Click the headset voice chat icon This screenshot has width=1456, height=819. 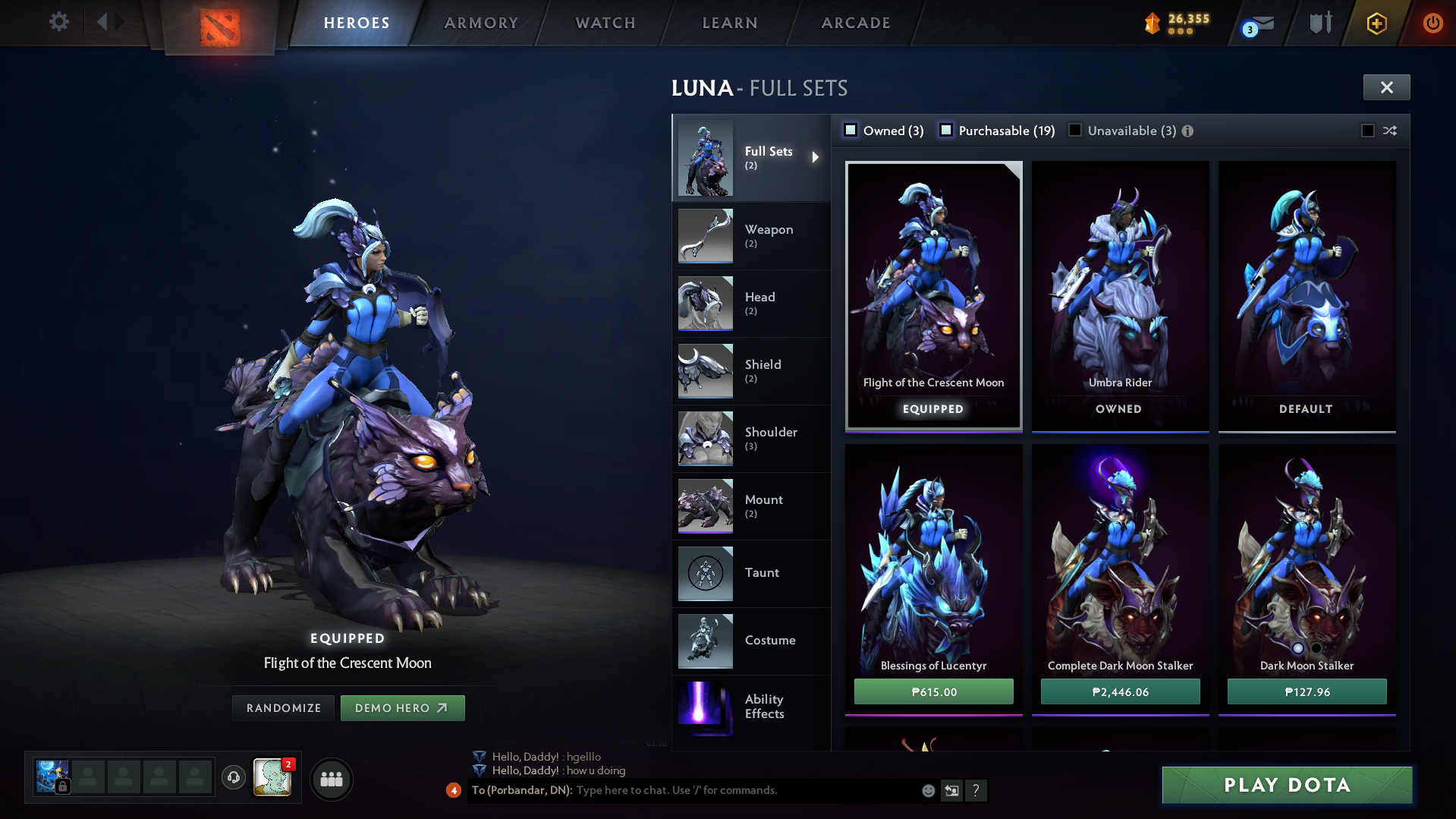(233, 779)
